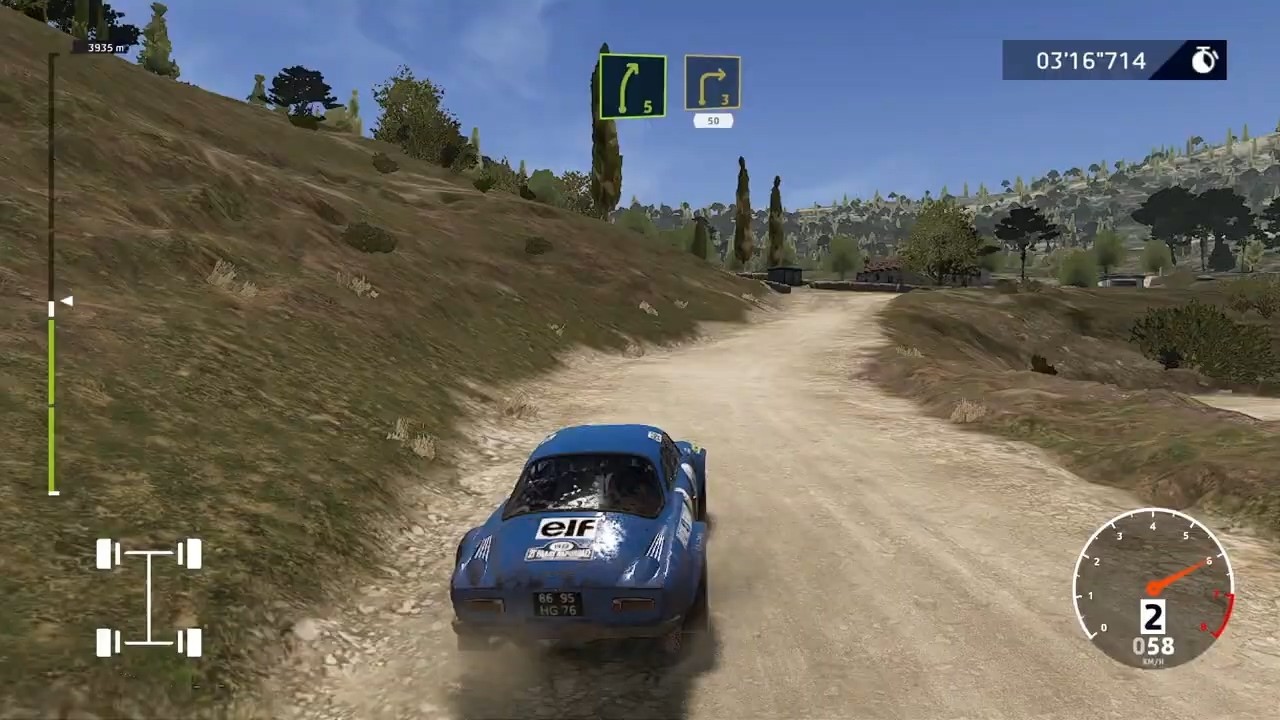Click the stopwatch icon beside the stage timer
The width and height of the screenshot is (1280, 720).
(x=1203, y=60)
